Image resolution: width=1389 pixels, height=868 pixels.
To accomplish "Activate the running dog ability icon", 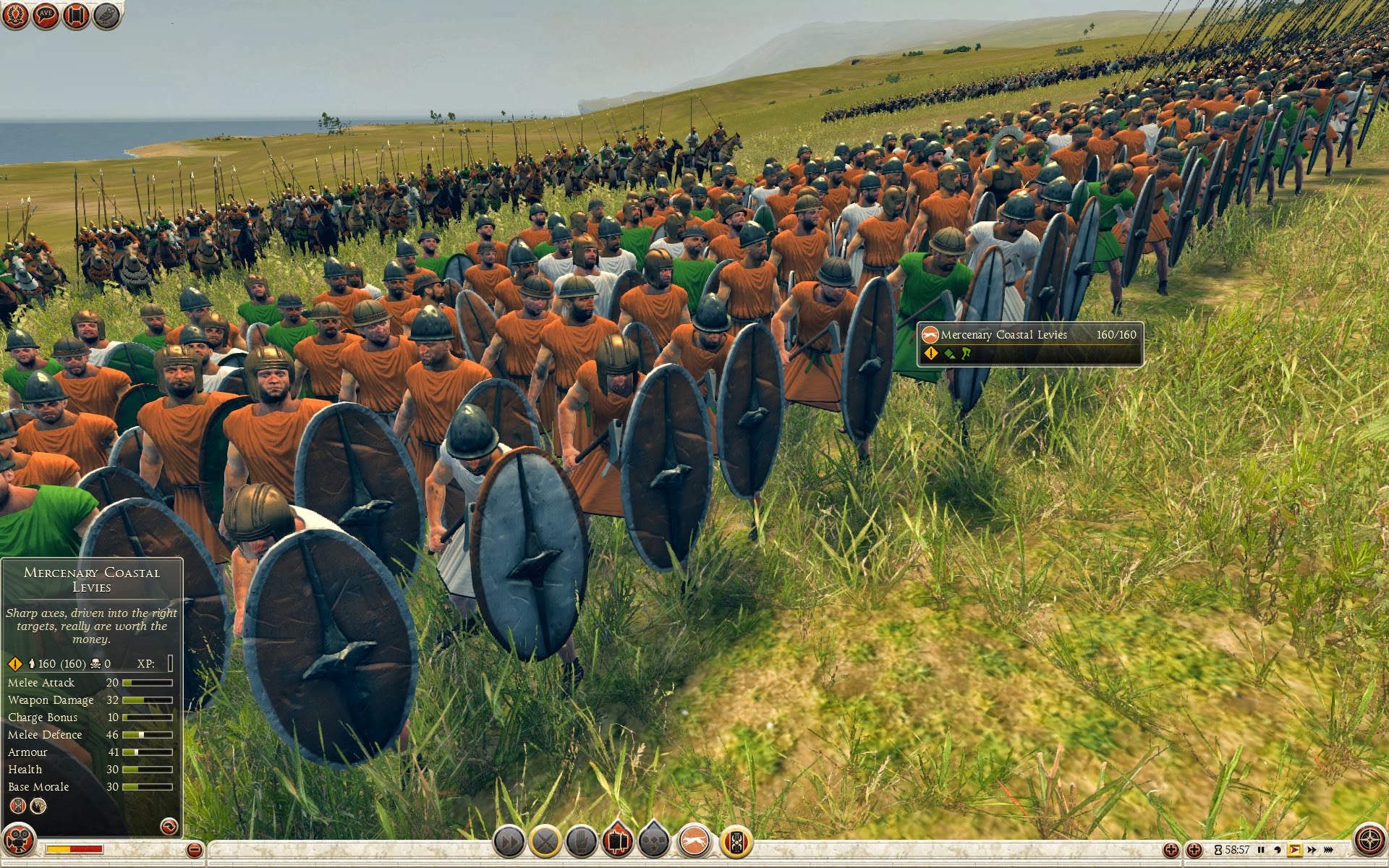I will coord(694,842).
